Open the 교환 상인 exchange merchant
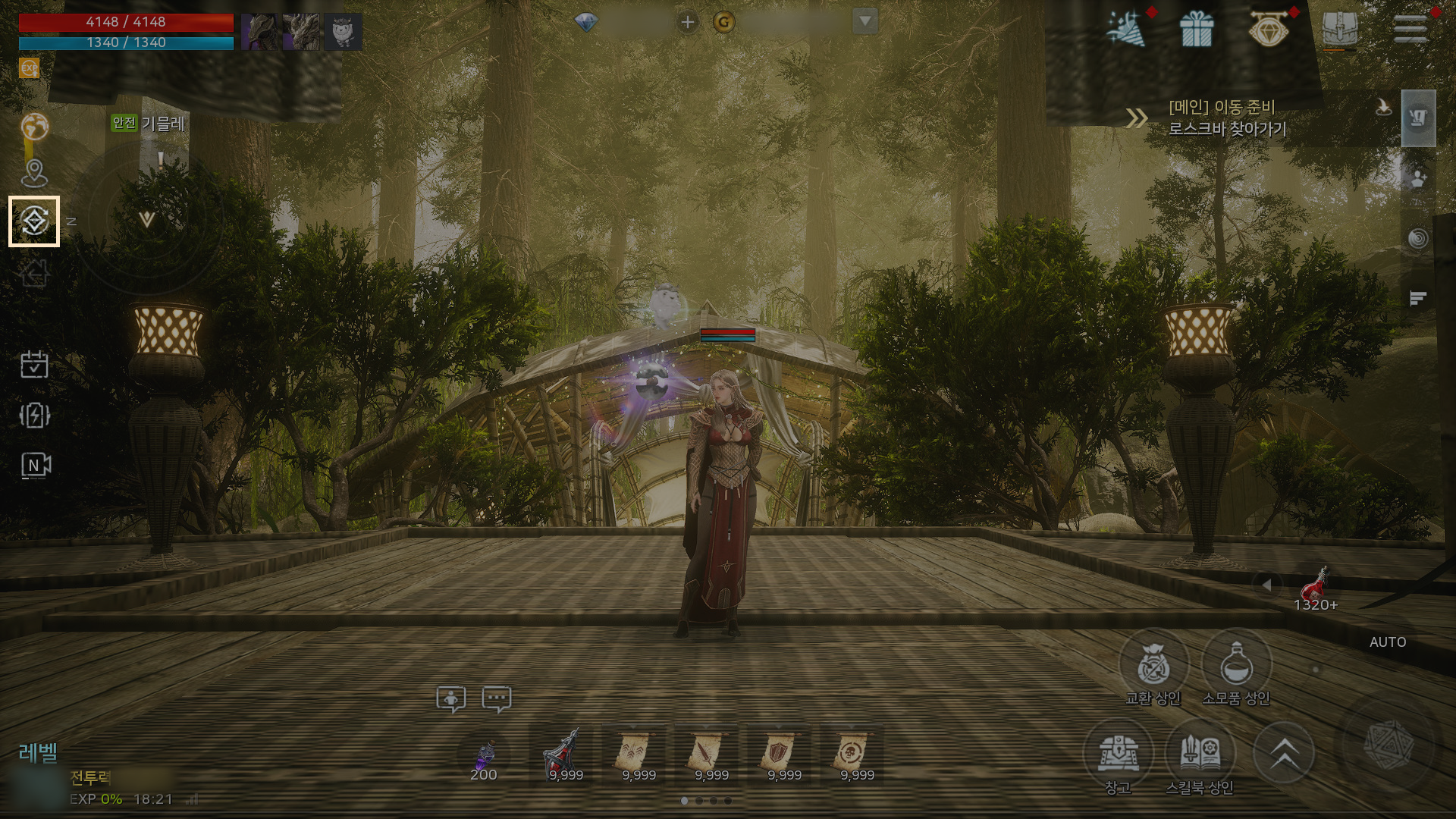This screenshot has height=819, width=1456. coord(1153,666)
